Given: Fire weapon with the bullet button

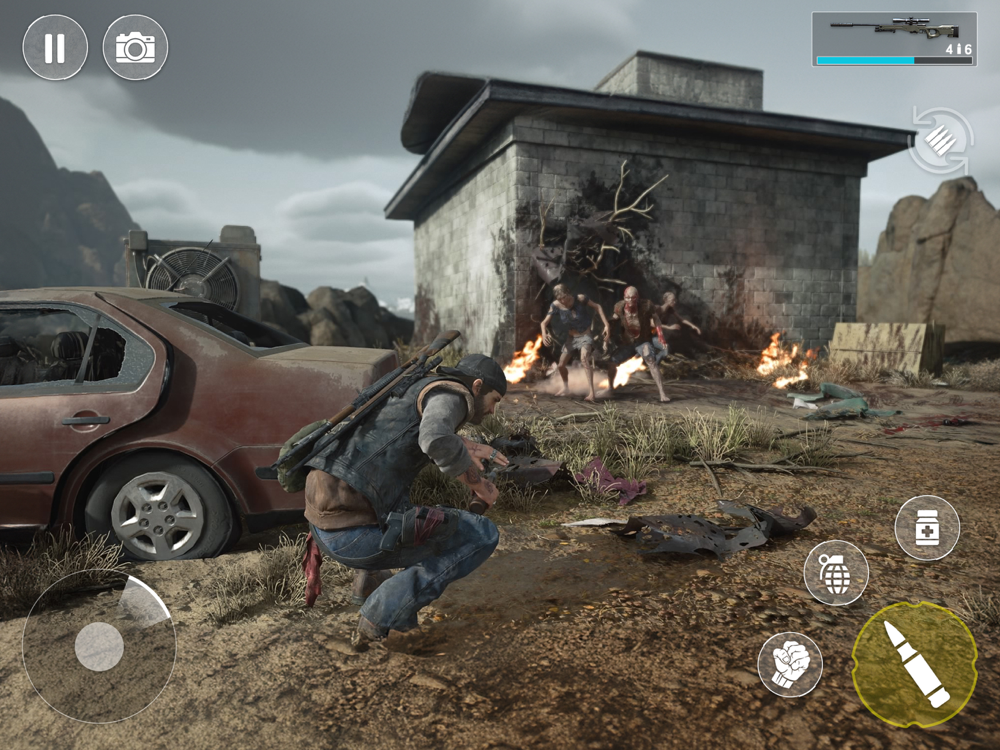Looking at the screenshot, I should (914, 664).
